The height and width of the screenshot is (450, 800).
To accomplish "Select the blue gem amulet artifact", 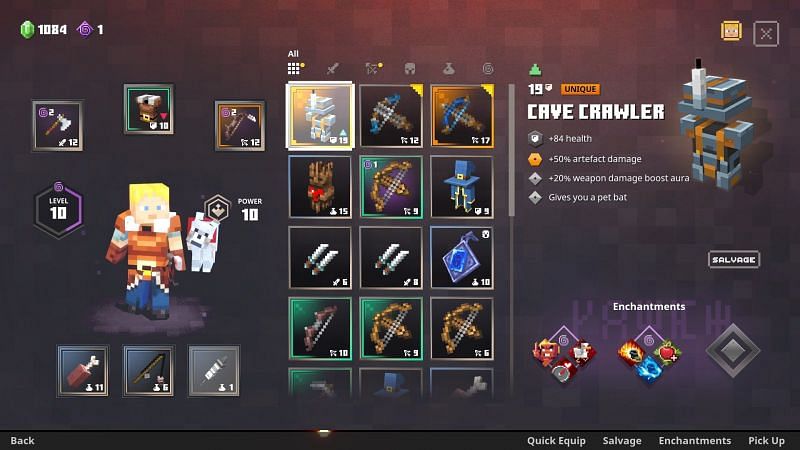I will 462,257.
